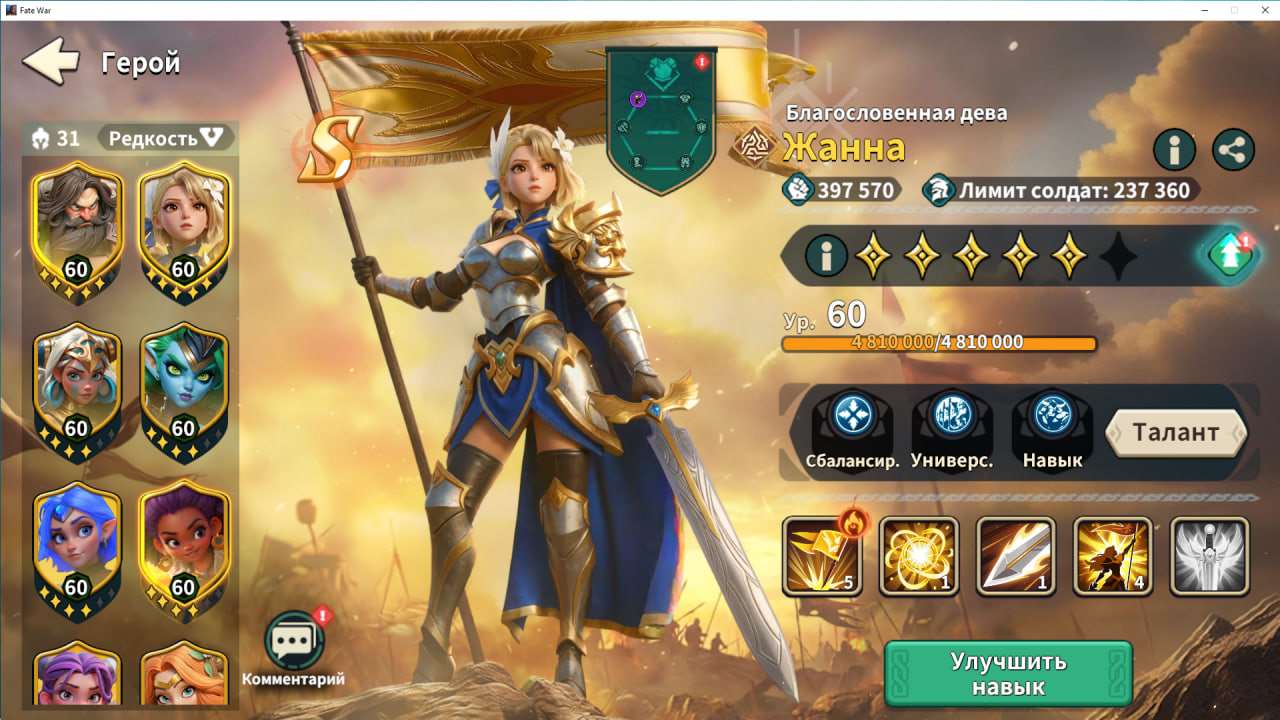Click the star promotion upgrade arrow with notification
1280x720 pixels.
coord(1230,255)
